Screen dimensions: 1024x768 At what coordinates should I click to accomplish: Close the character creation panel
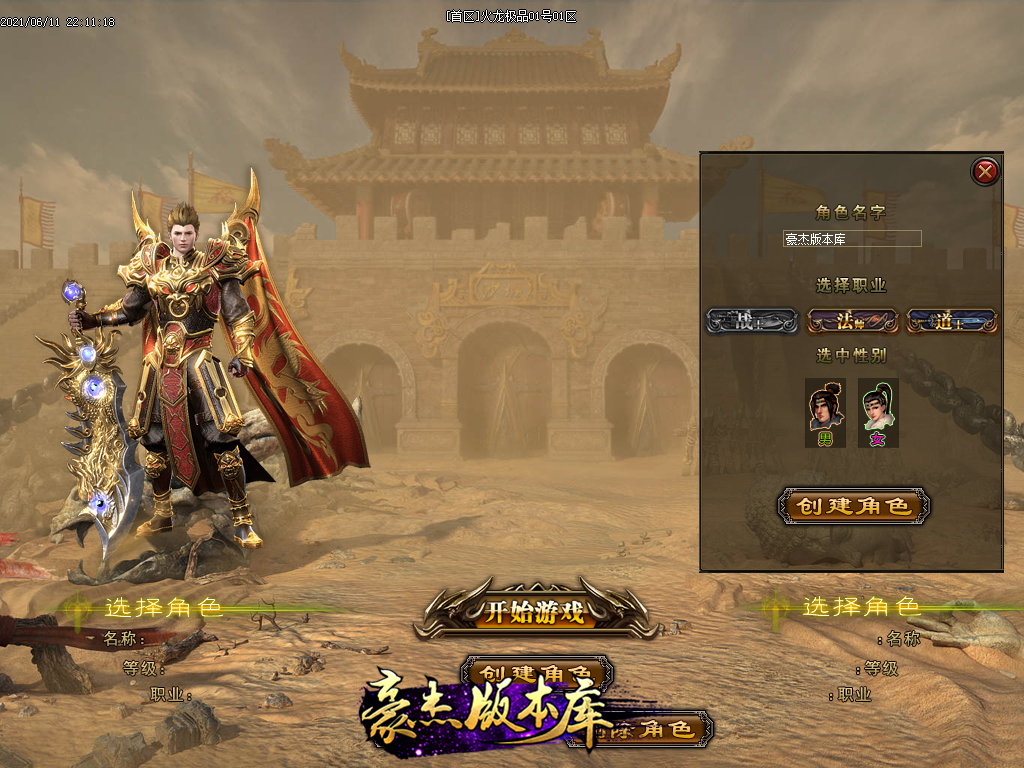[986, 172]
